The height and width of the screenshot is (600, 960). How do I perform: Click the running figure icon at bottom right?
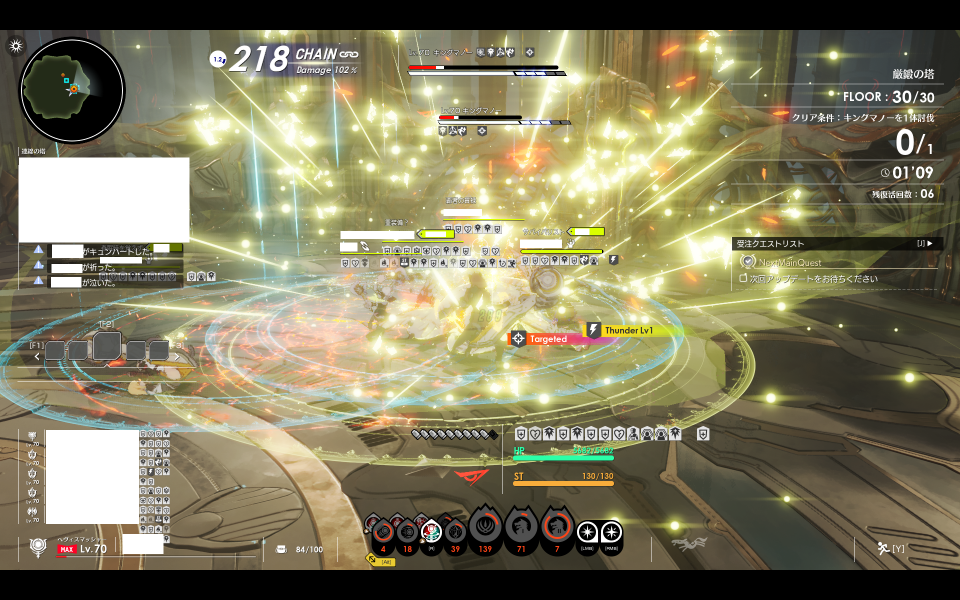pyautogui.click(x=884, y=547)
